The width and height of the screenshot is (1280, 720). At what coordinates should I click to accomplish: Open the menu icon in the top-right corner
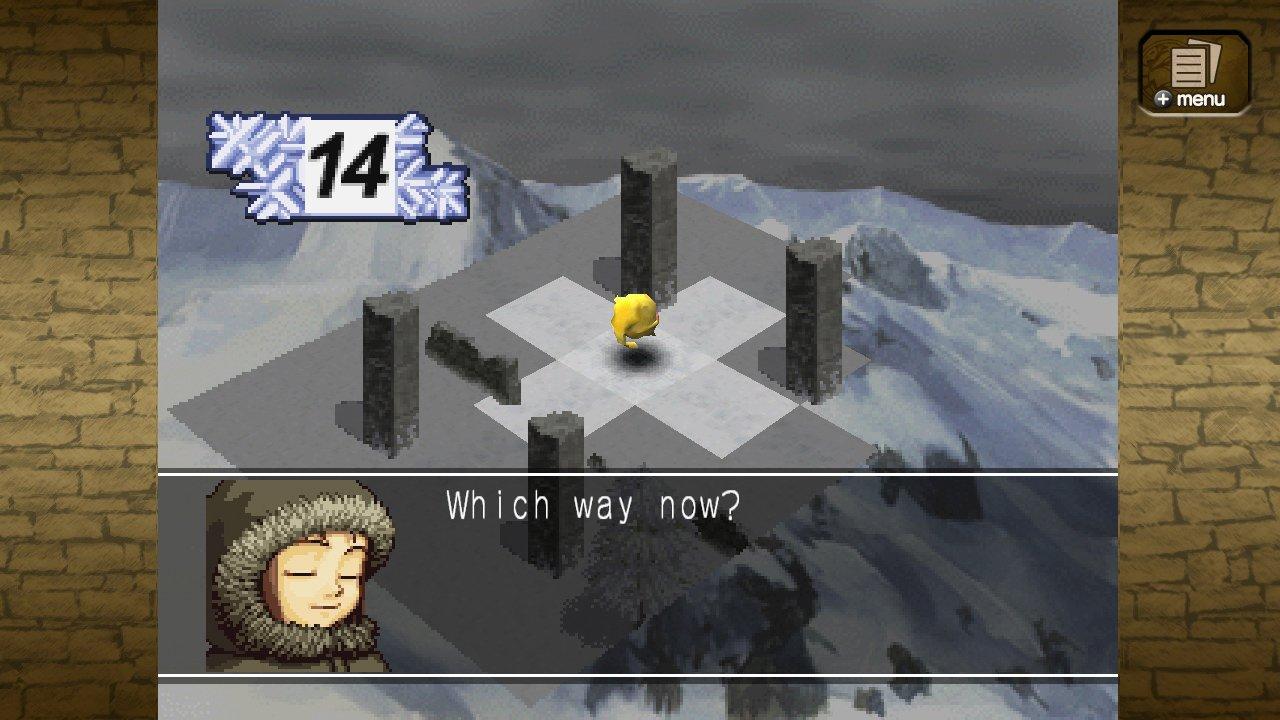pyautogui.click(x=1196, y=70)
